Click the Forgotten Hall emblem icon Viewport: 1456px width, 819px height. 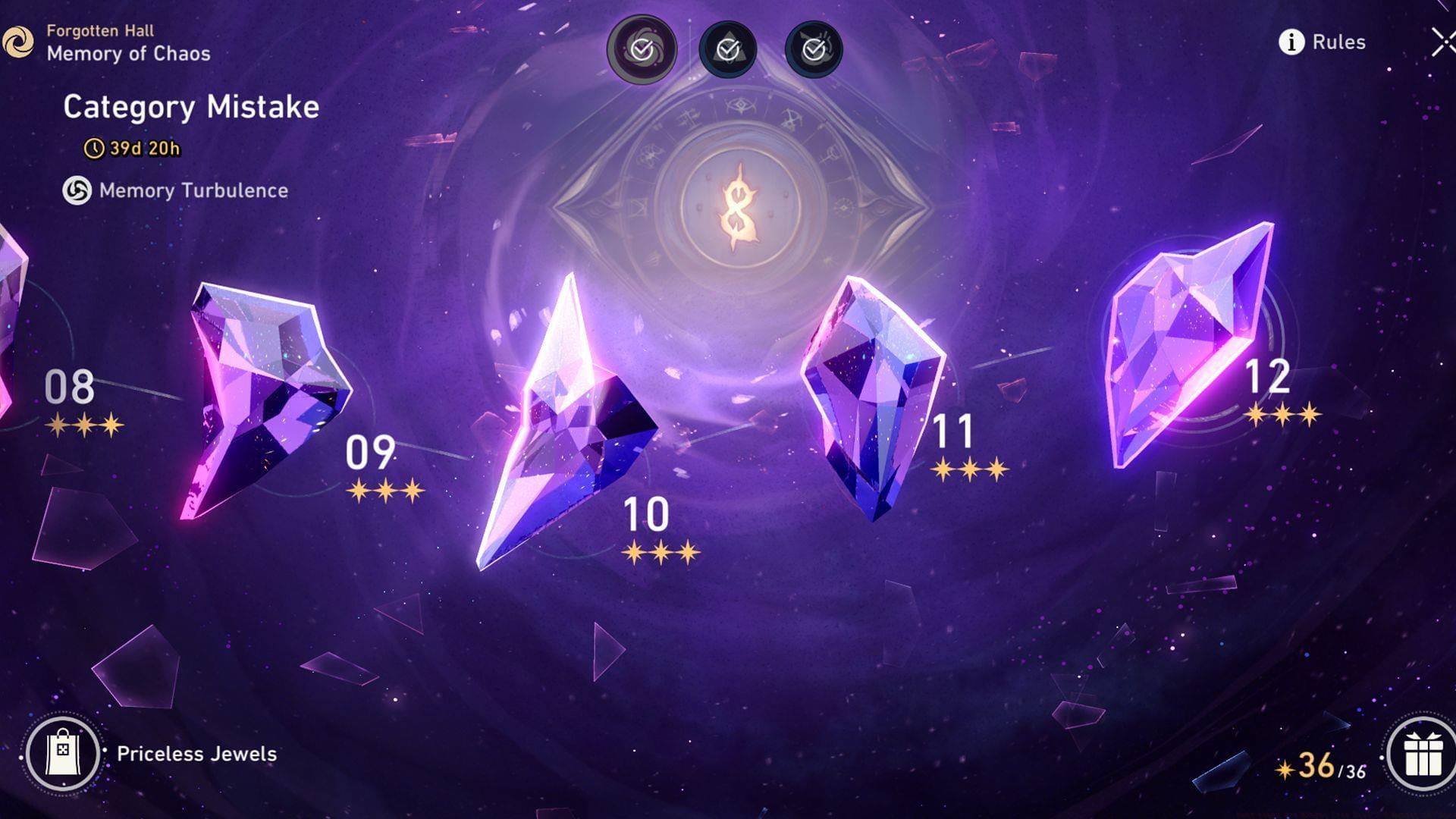pyautogui.click(x=20, y=42)
